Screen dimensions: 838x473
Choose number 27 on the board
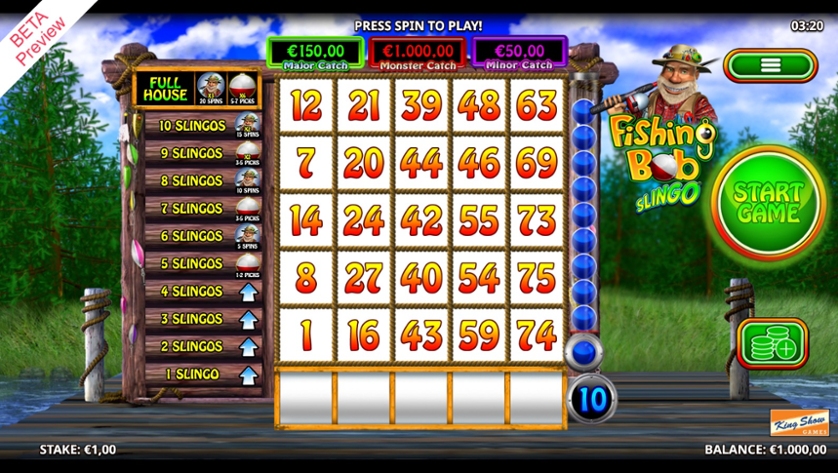pos(363,277)
